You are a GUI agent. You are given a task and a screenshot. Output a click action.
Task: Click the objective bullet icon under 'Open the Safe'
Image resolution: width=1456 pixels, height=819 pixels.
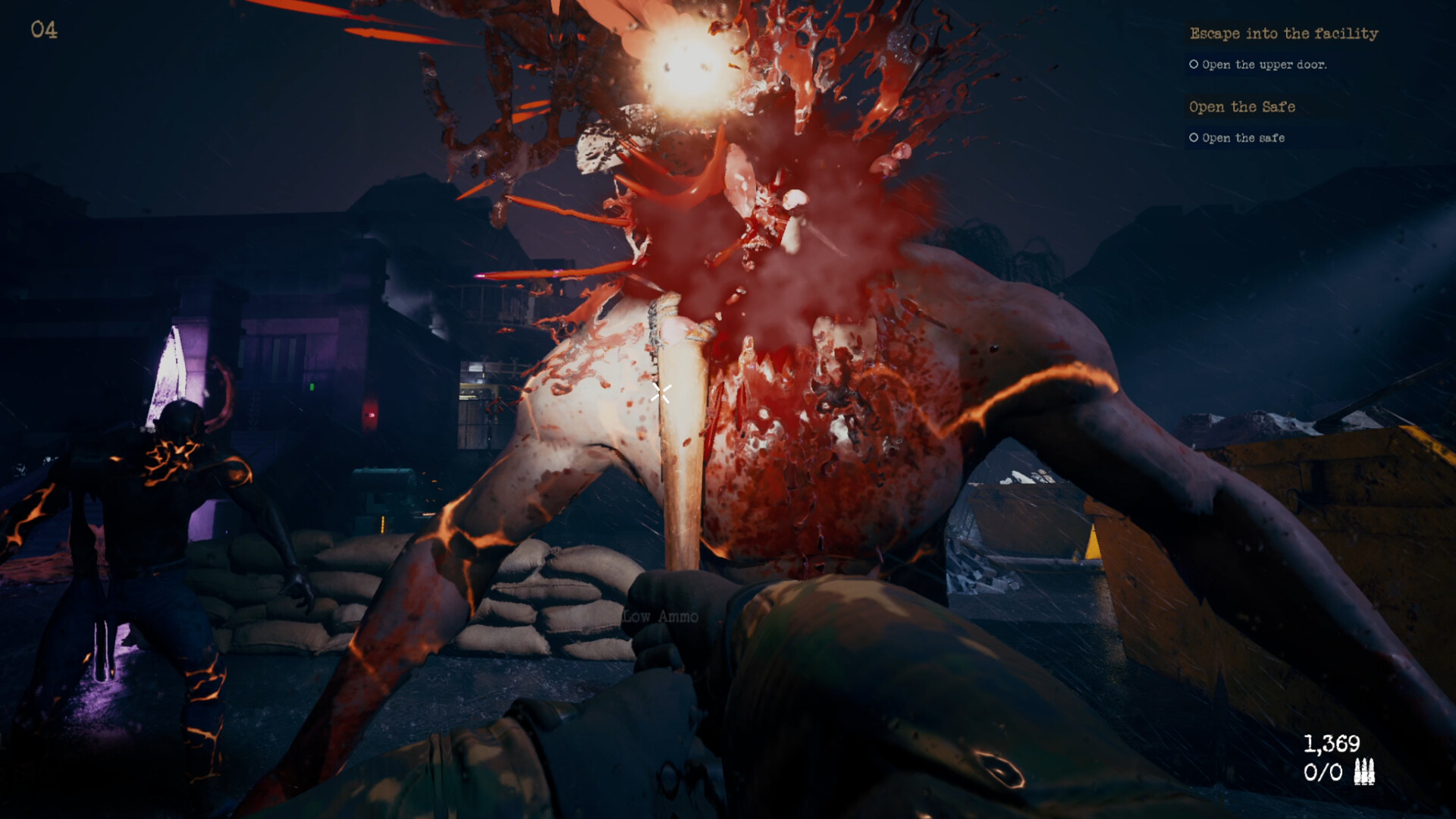coord(1193,138)
